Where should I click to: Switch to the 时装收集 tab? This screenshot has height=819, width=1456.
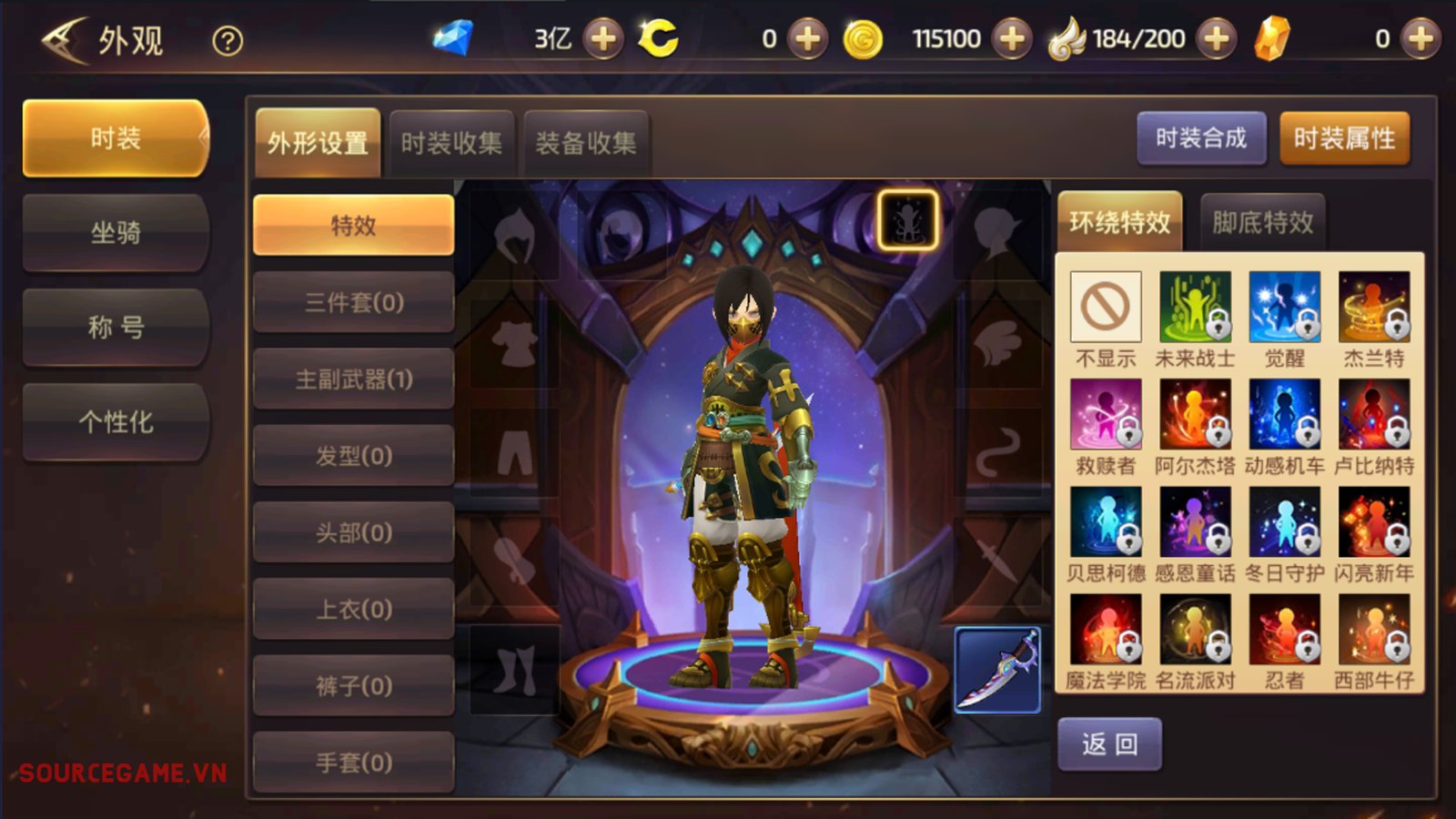(451, 143)
